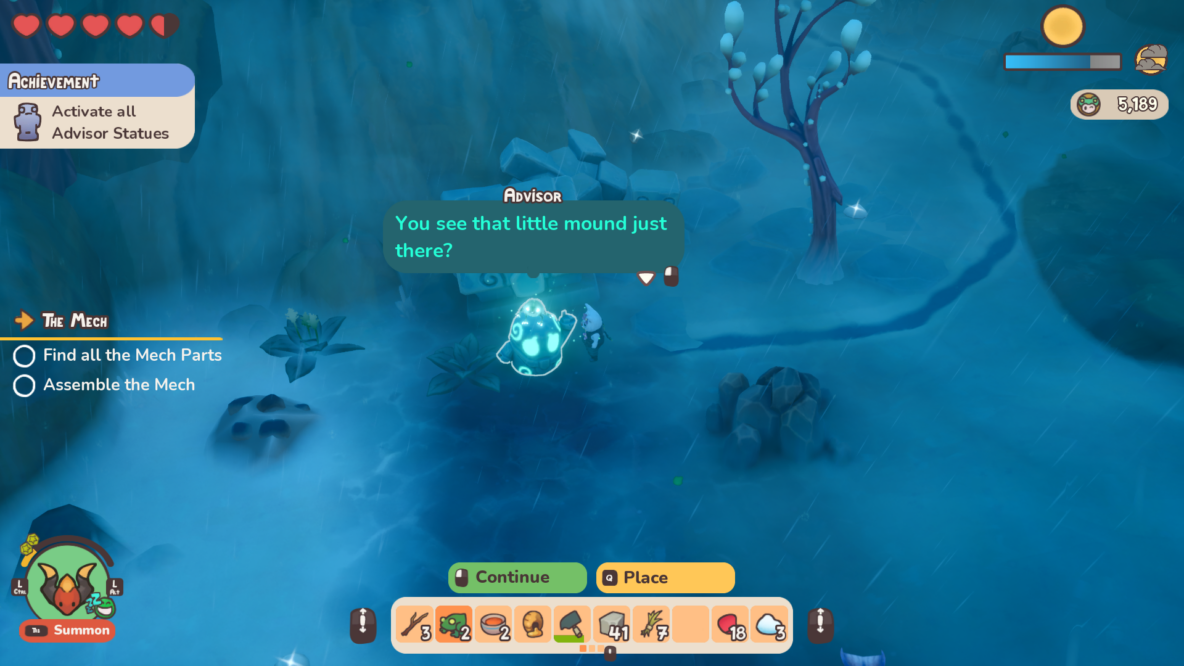Screen dimensions: 1184x666
Task: Select the beehive item slot
Action: point(532,624)
